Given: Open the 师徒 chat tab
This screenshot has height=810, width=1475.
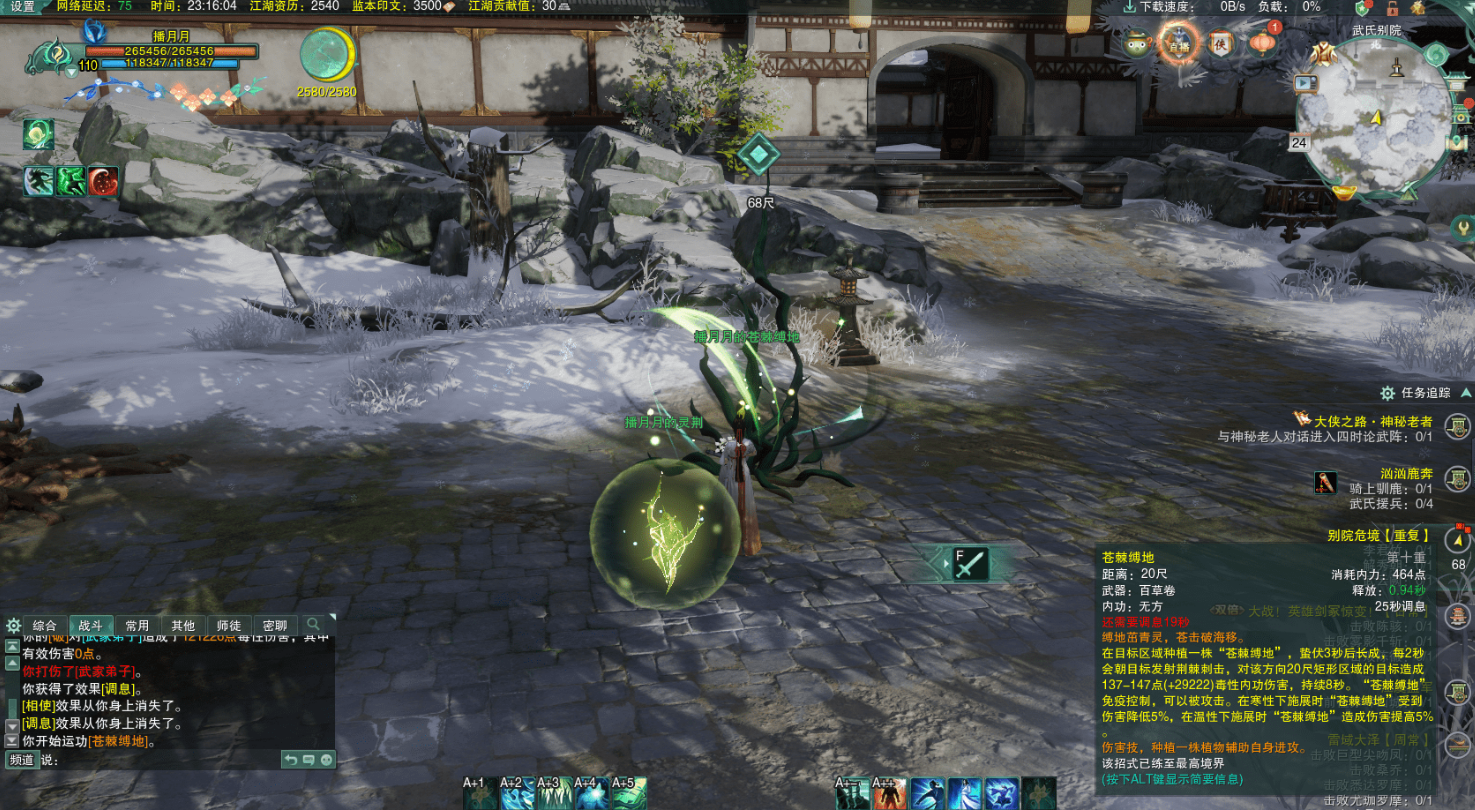Looking at the screenshot, I should [x=229, y=625].
